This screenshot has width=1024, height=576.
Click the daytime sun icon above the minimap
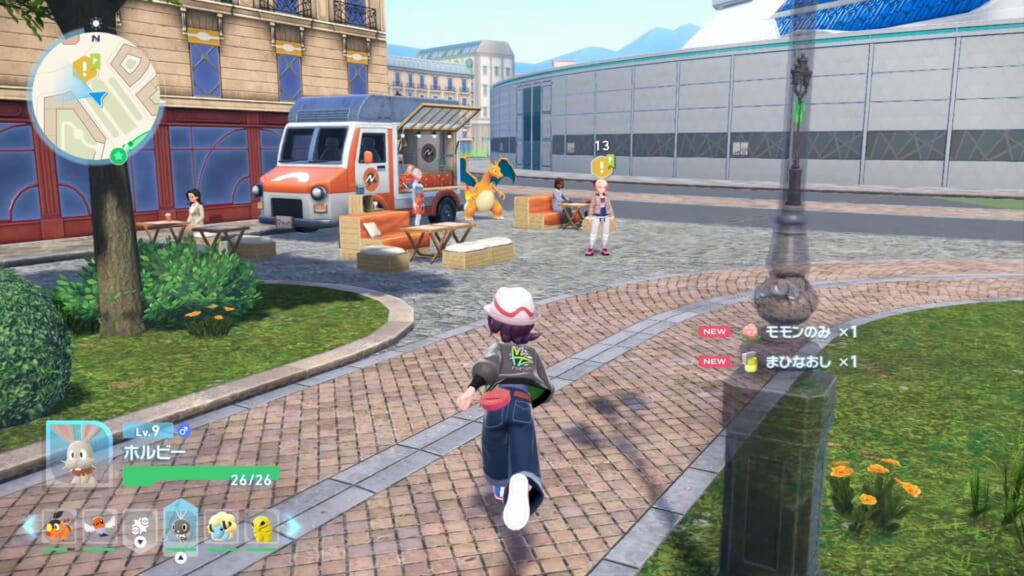tap(97, 21)
